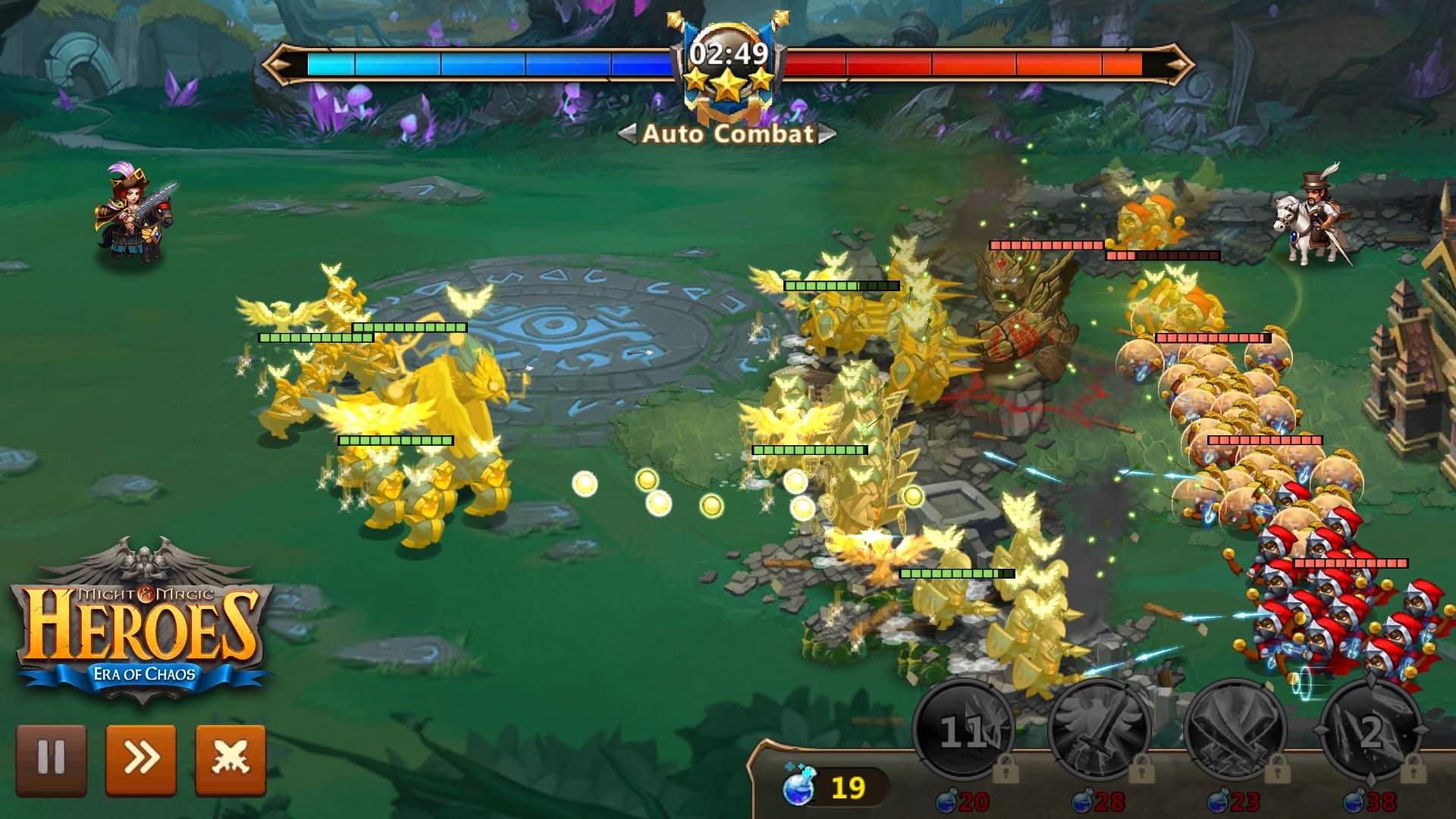This screenshot has height=819, width=1456.
Task: Activate the winged sword spell
Action: point(1099,732)
